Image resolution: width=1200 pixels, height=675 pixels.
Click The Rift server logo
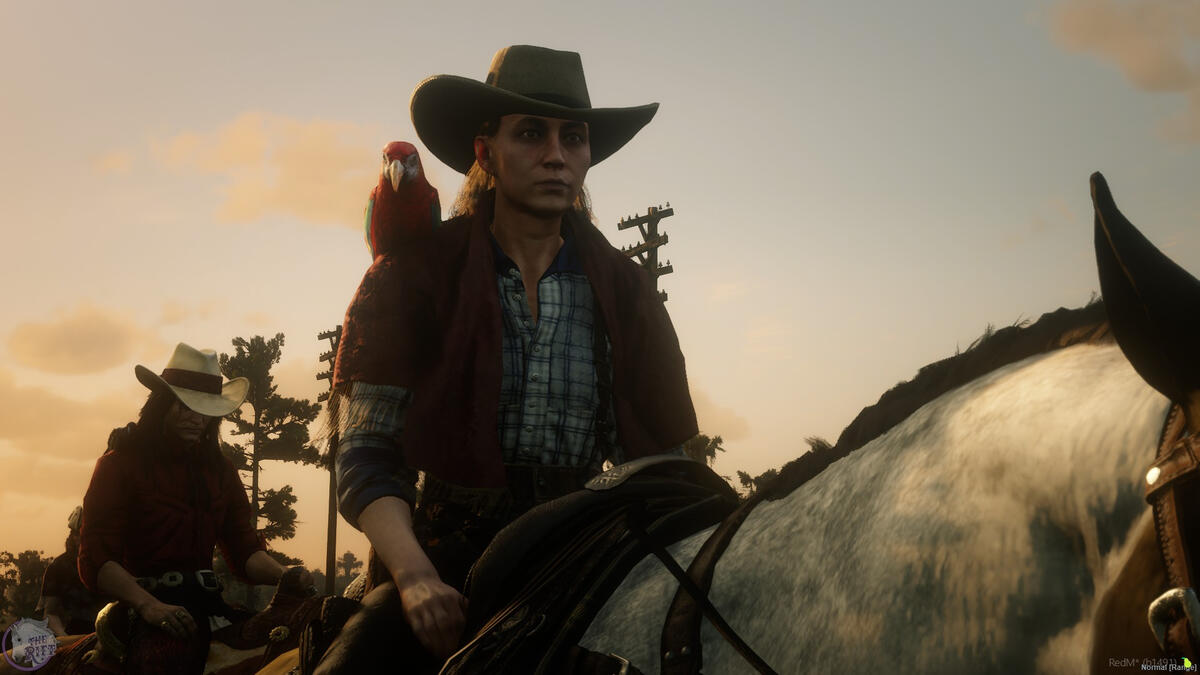click(28, 644)
